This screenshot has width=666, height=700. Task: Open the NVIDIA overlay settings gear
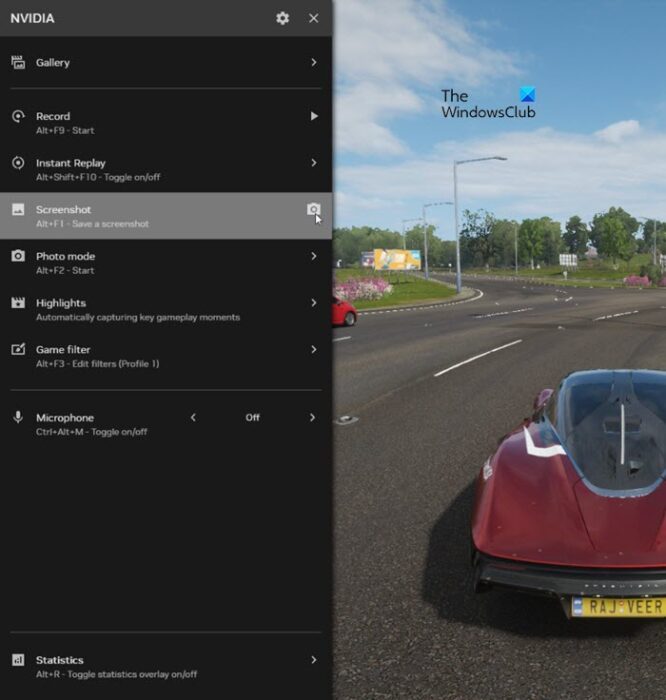(x=282, y=18)
